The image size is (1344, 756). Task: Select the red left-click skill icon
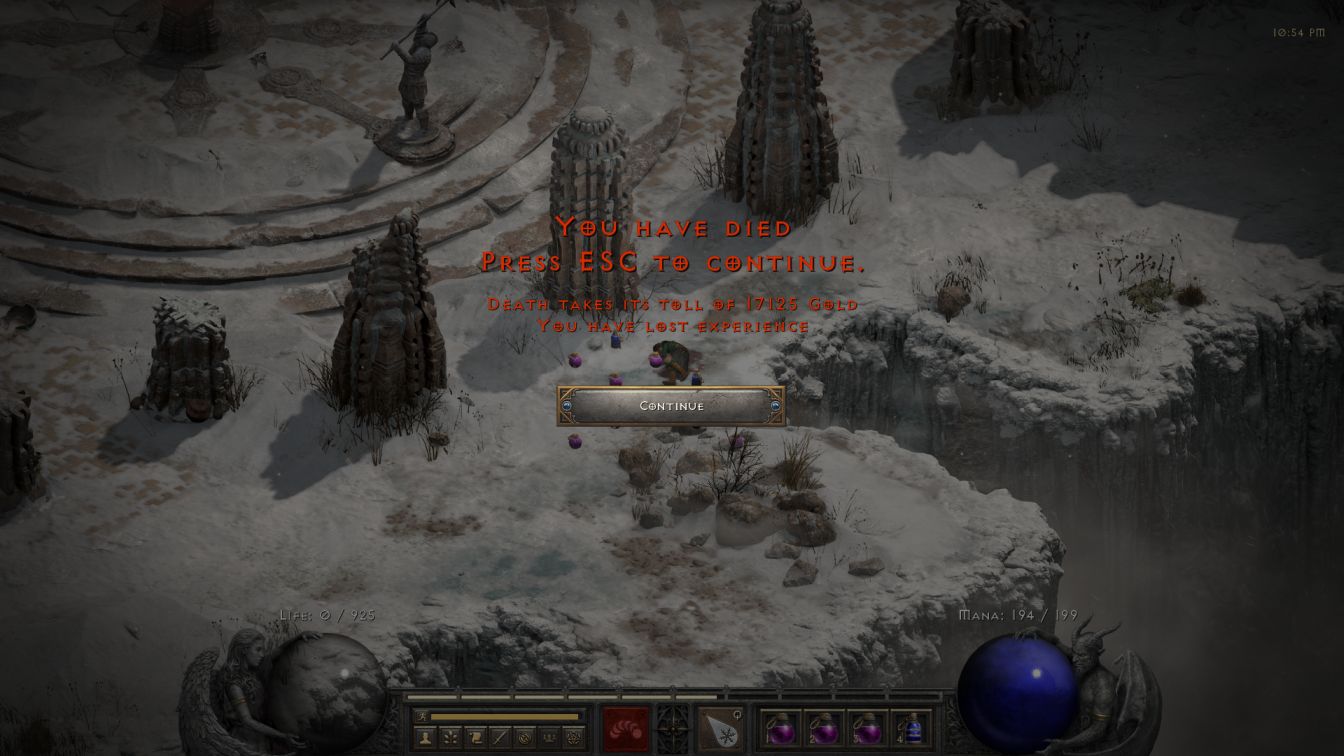click(x=626, y=728)
